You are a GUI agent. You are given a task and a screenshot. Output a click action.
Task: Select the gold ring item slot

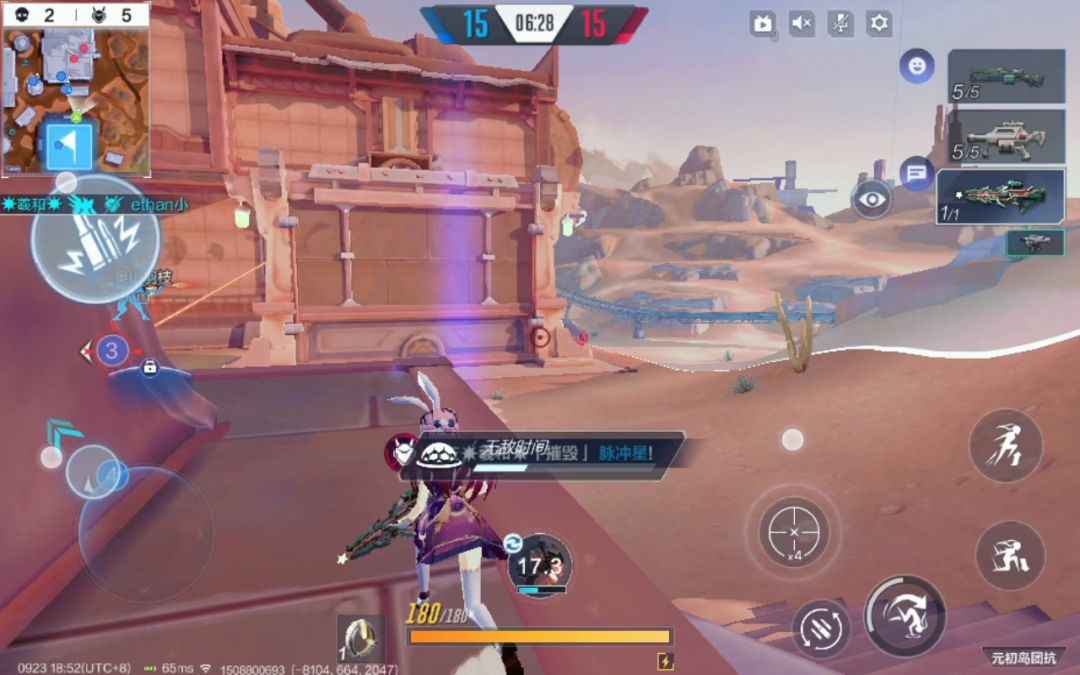point(360,638)
